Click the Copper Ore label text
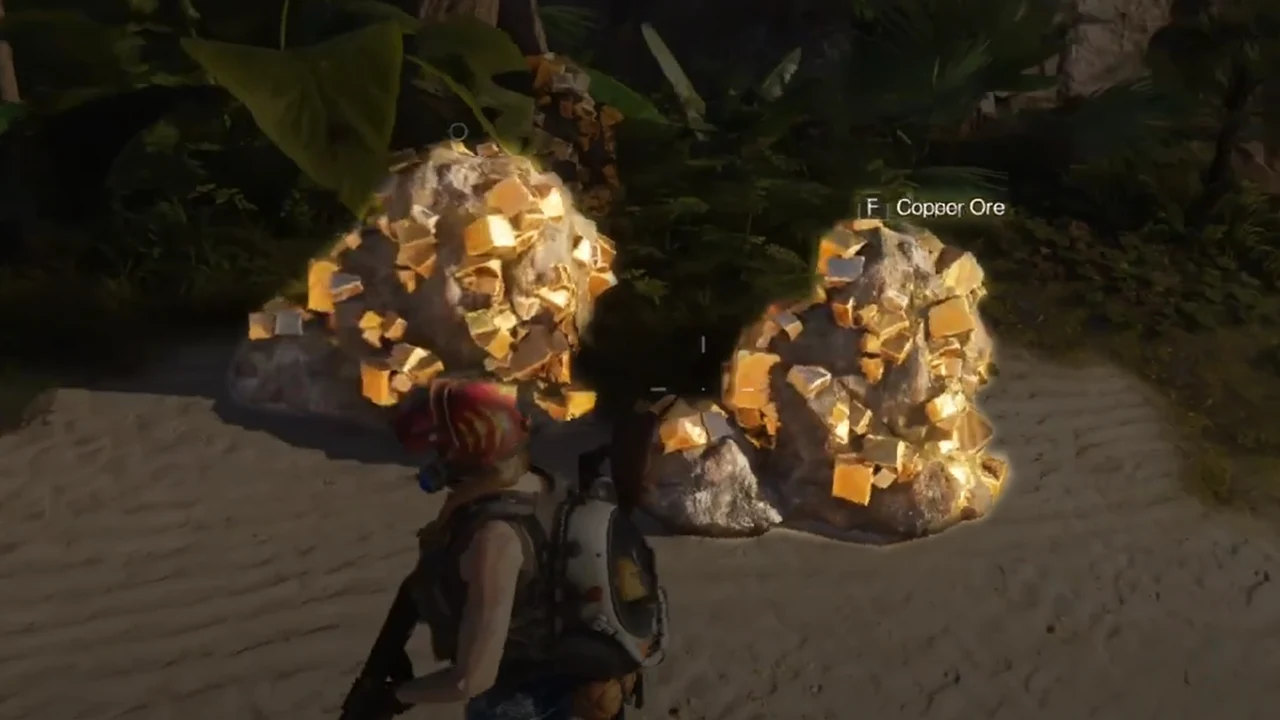The height and width of the screenshot is (720, 1280). 948,207
